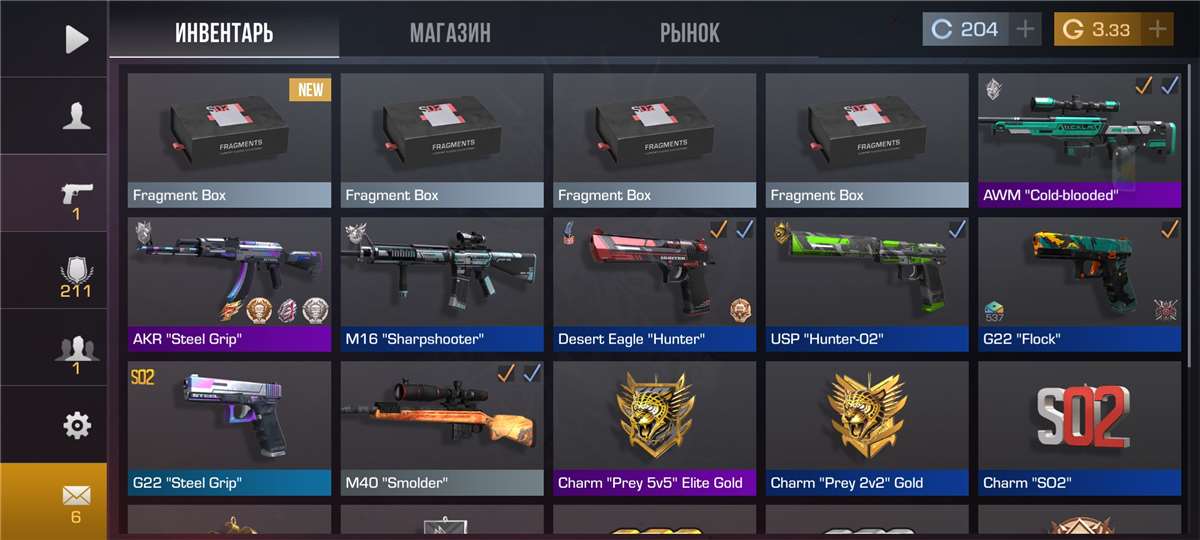Image resolution: width=1200 pixels, height=540 pixels.
Task: Show the friends list icon
Action: click(x=76, y=351)
